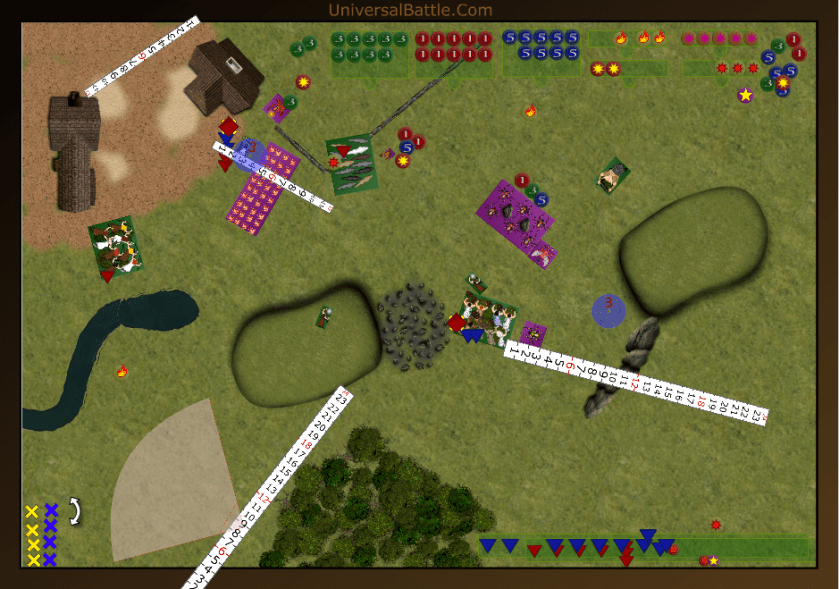Pick the fire token beside the river

tap(122, 372)
